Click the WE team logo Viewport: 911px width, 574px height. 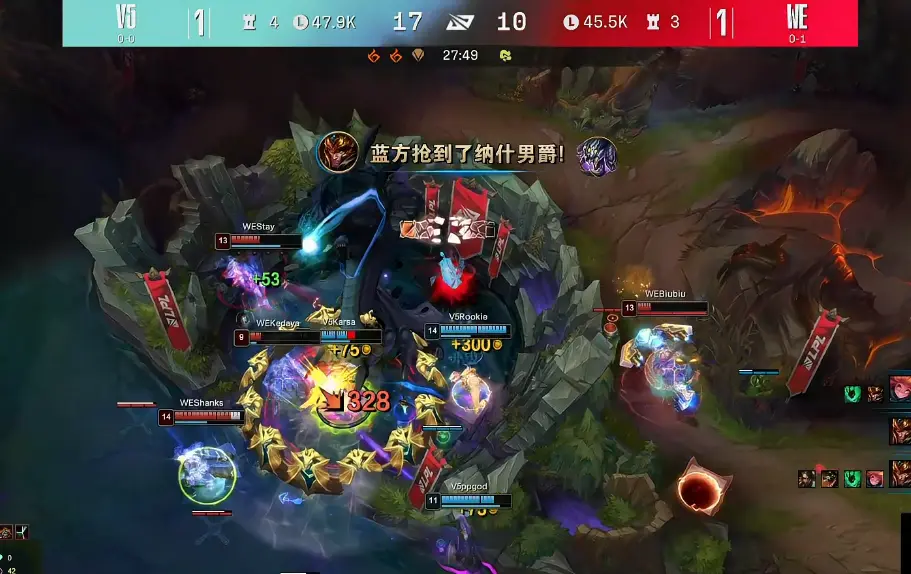coord(797,17)
